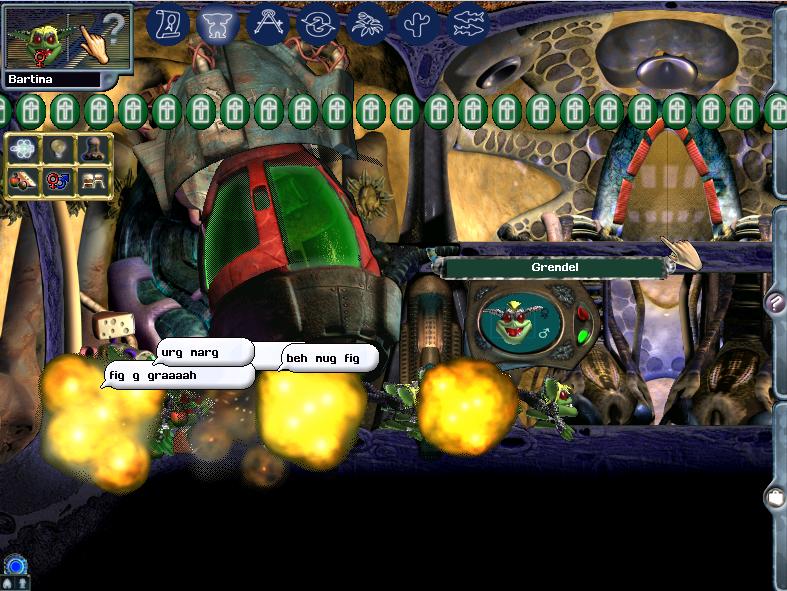Select Bartina's creature portrait
The width and height of the screenshot is (787, 591).
(40, 40)
